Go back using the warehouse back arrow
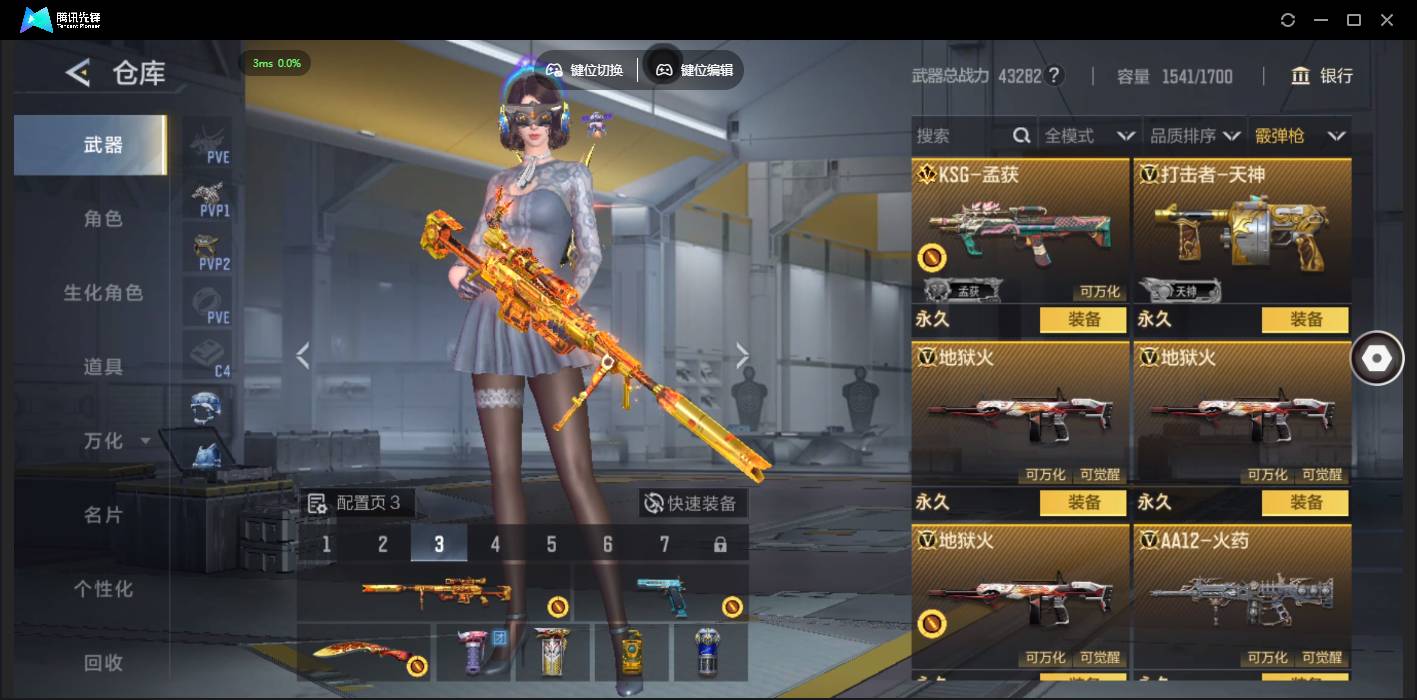 [x=78, y=72]
